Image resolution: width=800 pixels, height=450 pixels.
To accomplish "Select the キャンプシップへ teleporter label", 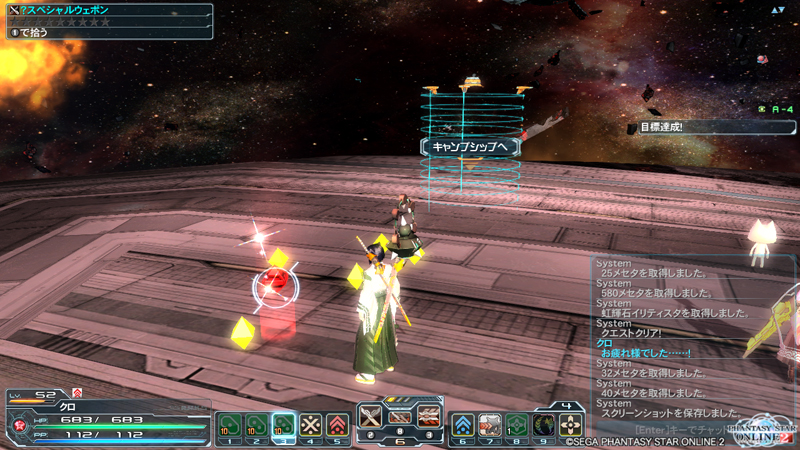I will point(470,147).
